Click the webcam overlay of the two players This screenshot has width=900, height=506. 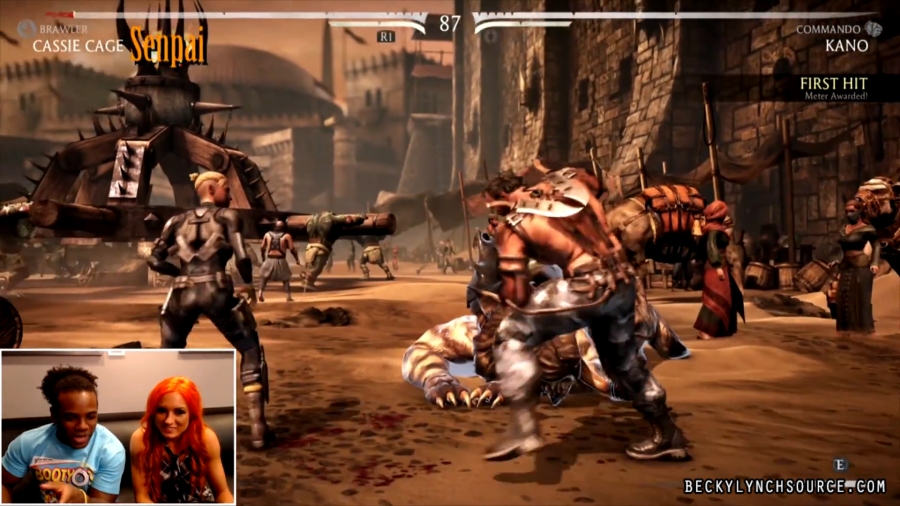point(118,426)
